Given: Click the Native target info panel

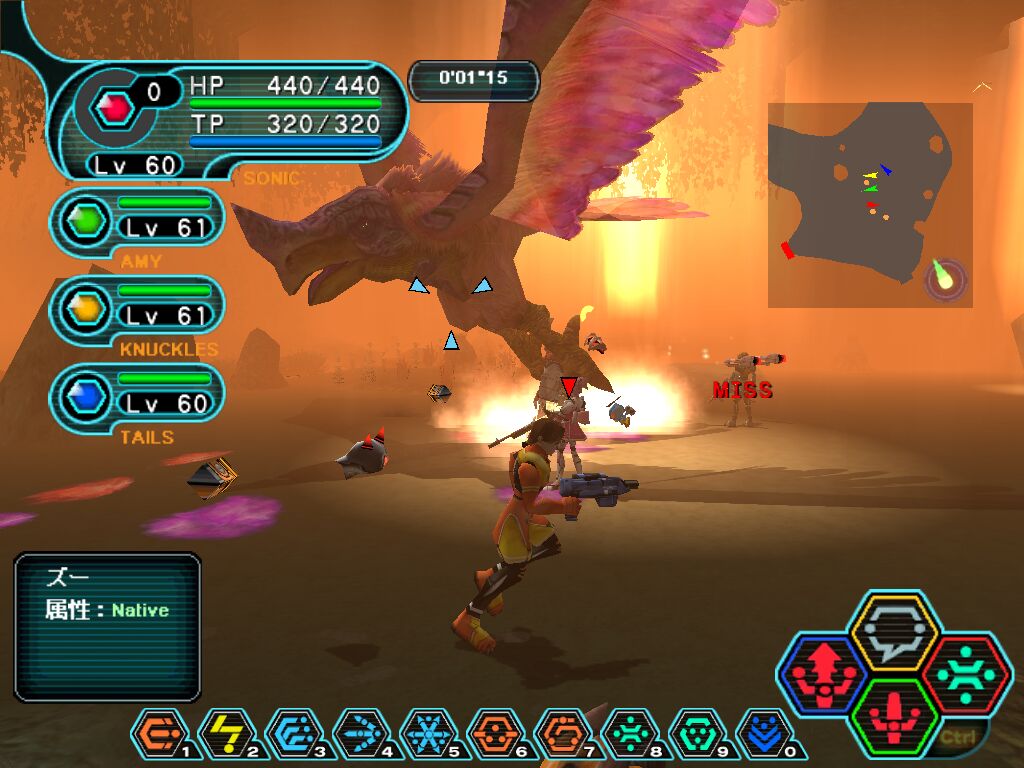Looking at the screenshot, I should (x=107, y=627).
